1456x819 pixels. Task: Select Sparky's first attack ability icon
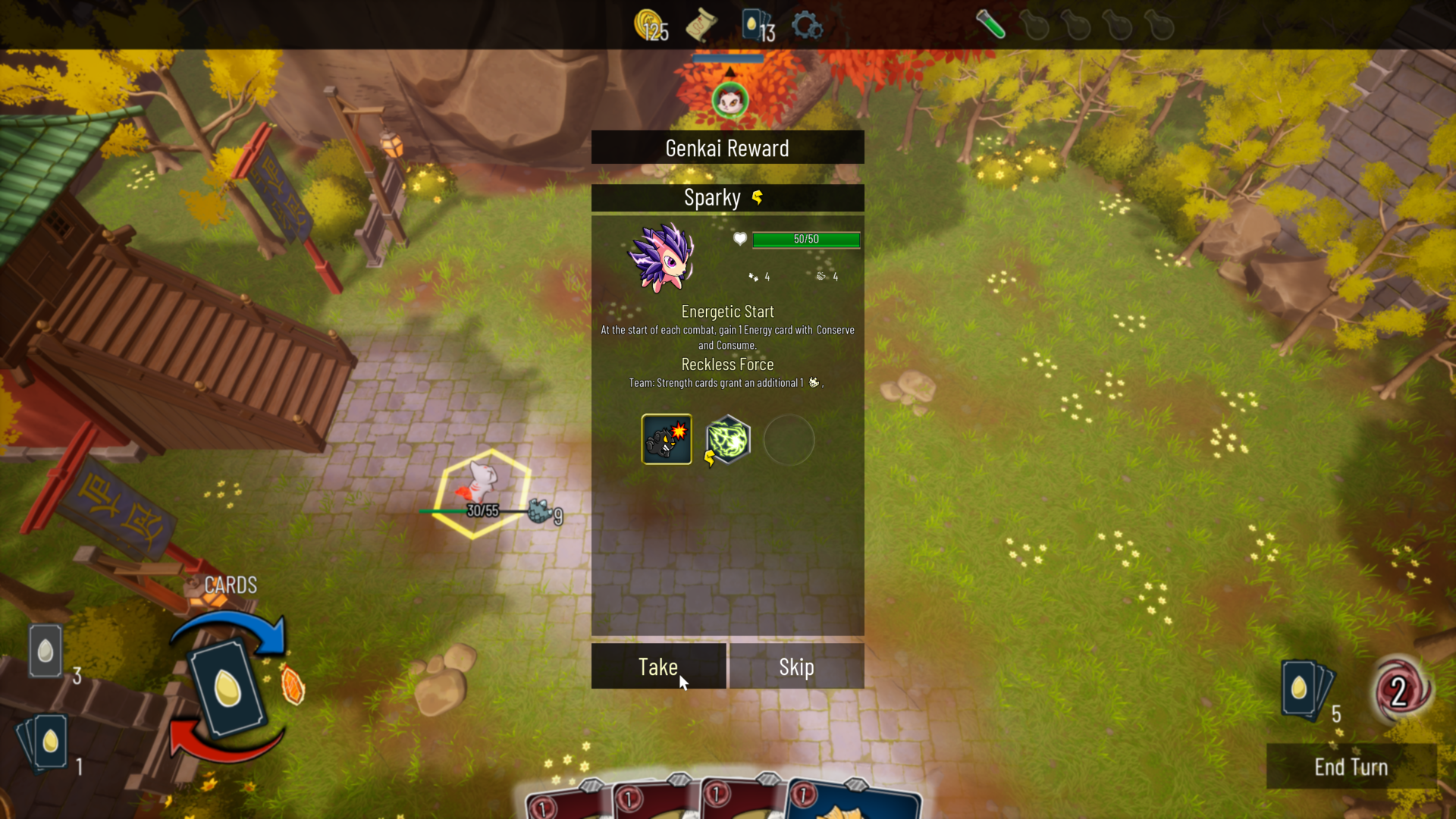[666, 439]
